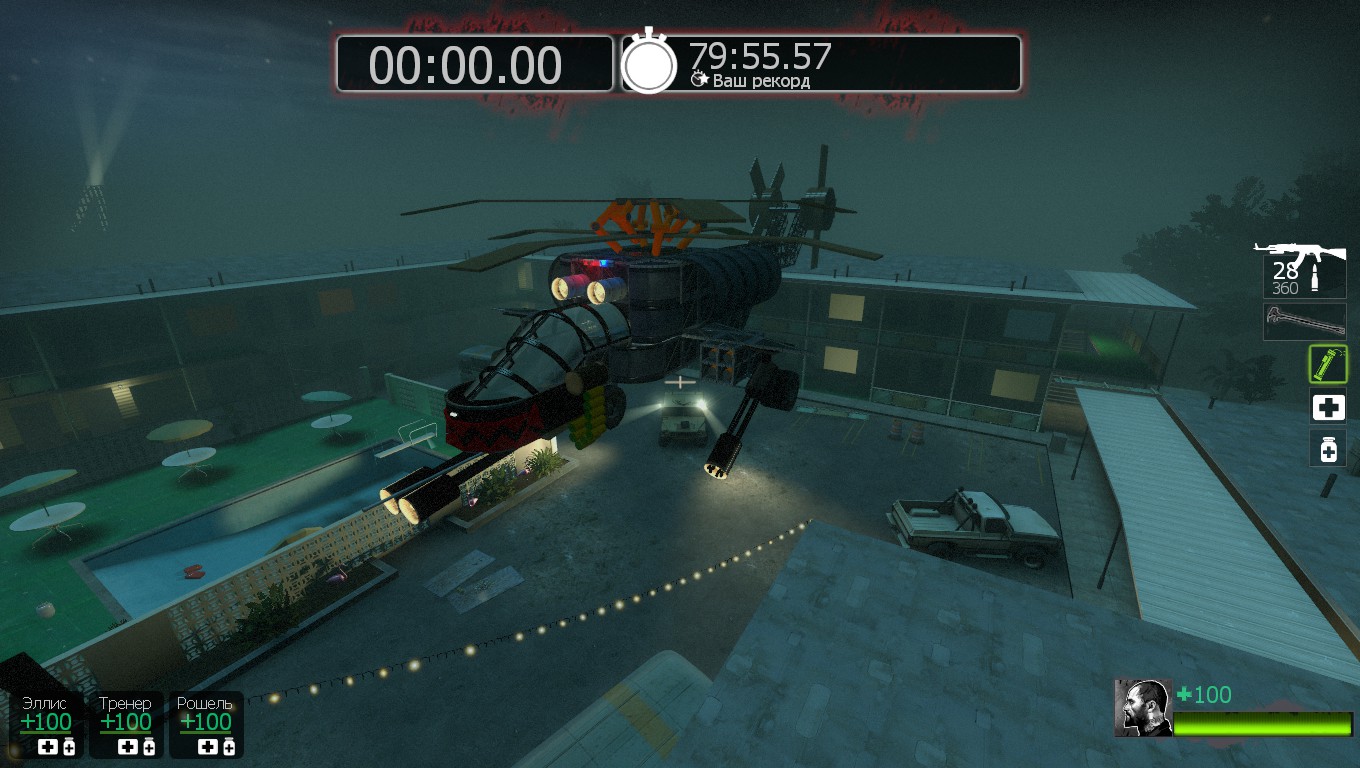Click the stopwatch icon beside the record
1360x768 pixels.
point(650,64)
